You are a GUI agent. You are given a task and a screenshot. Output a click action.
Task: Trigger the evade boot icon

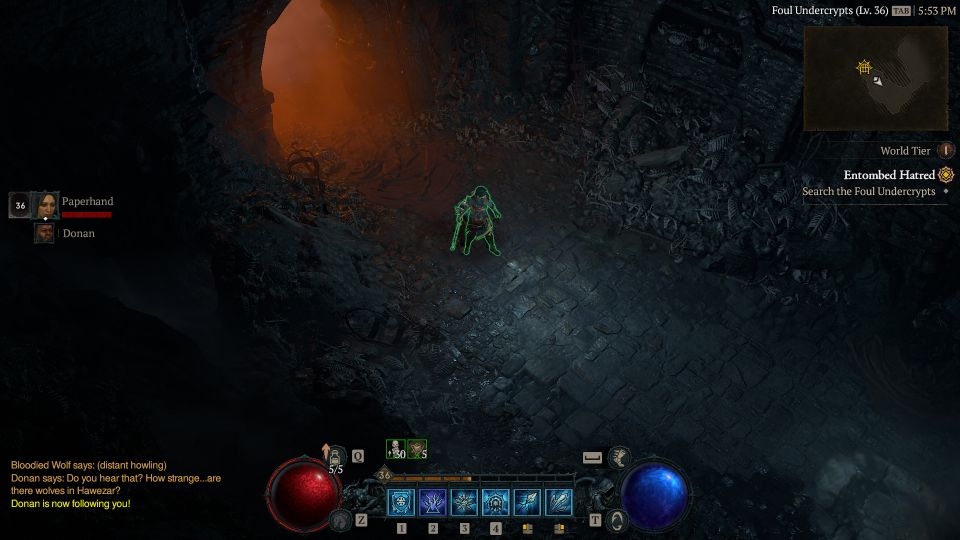[x=620, y=458]
